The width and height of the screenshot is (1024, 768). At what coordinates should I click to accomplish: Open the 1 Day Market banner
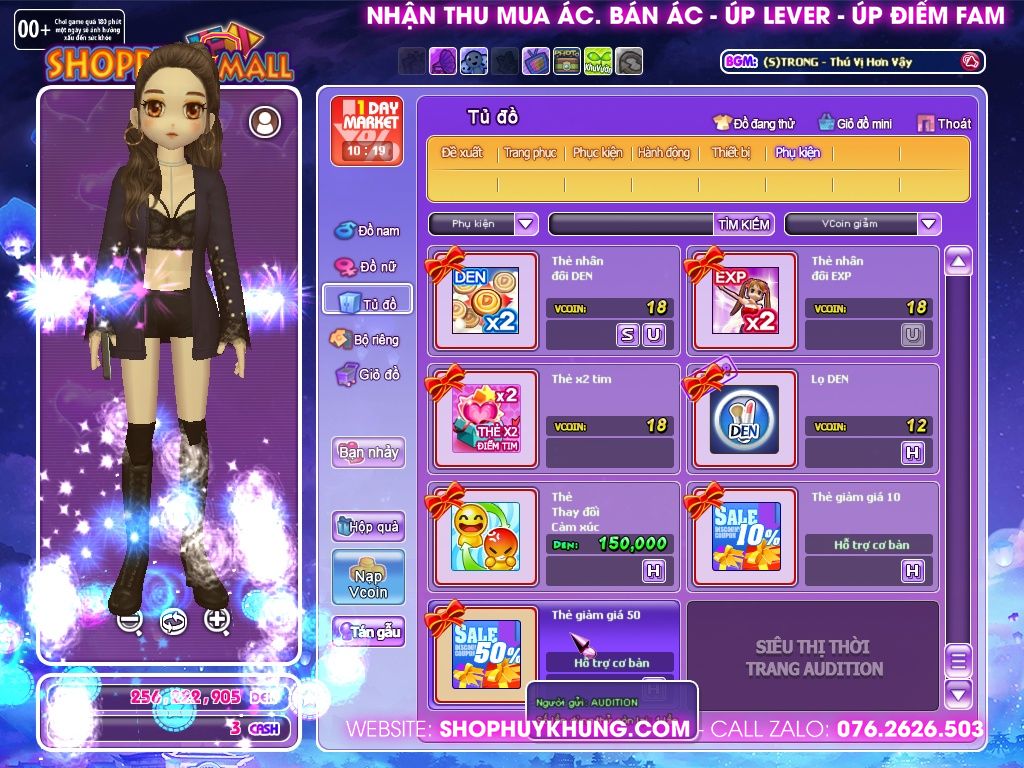click(367, 130)
